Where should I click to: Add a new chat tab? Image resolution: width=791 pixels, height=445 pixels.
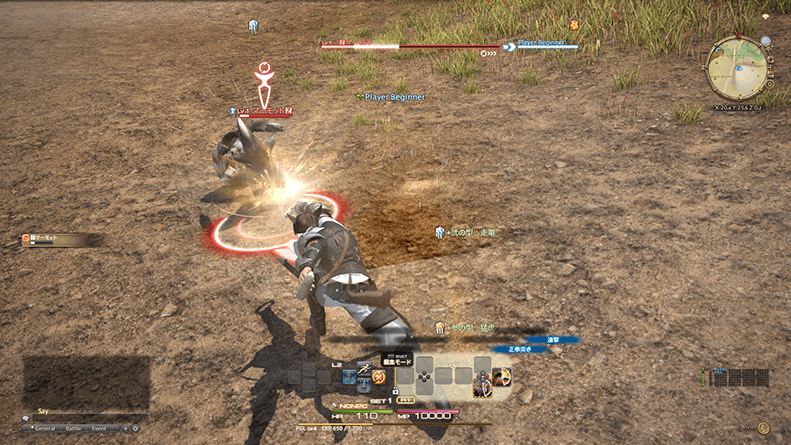coord(125,428)
